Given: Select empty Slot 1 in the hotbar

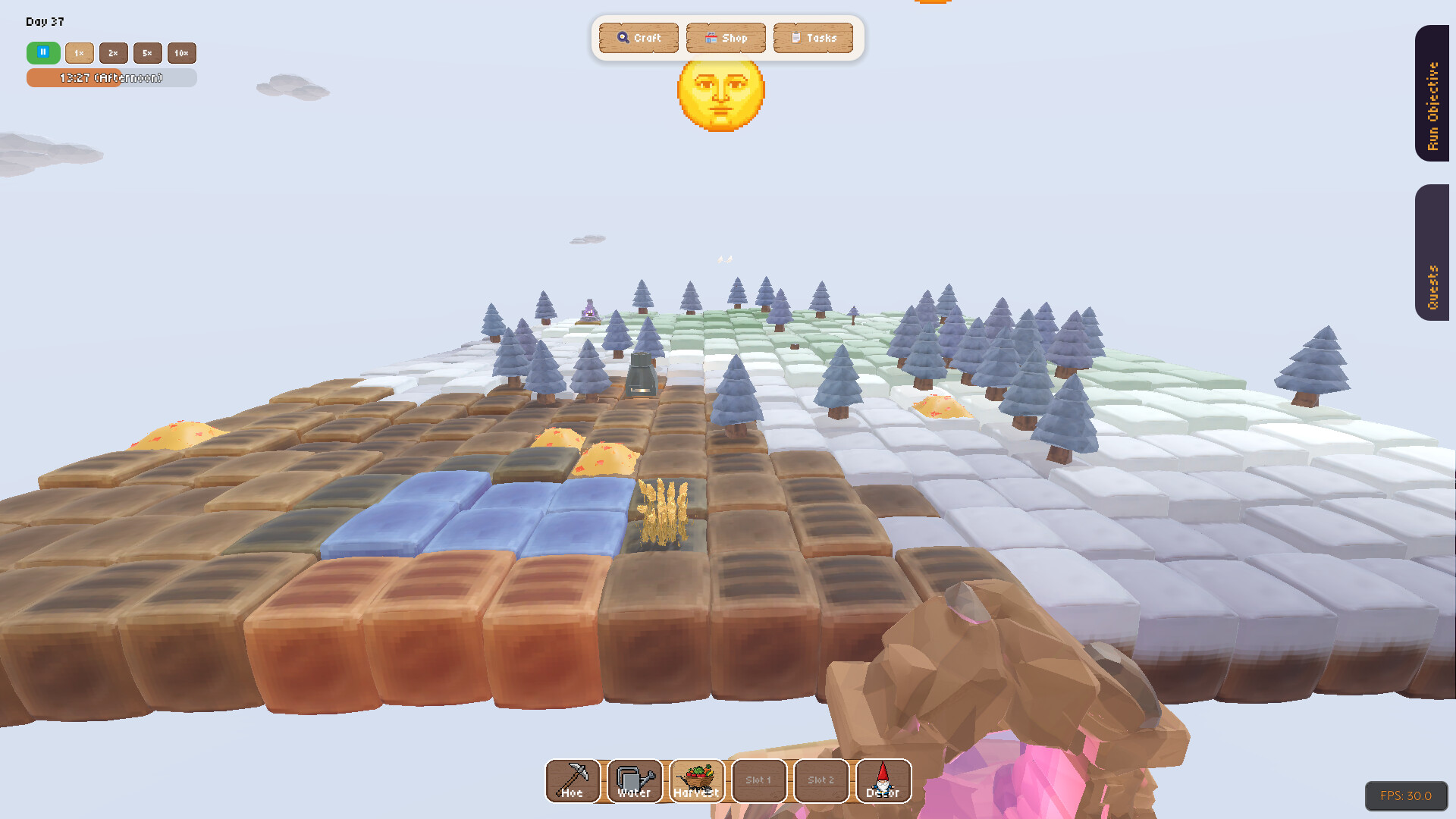Looking at the screenshot, I should (758, 781).
